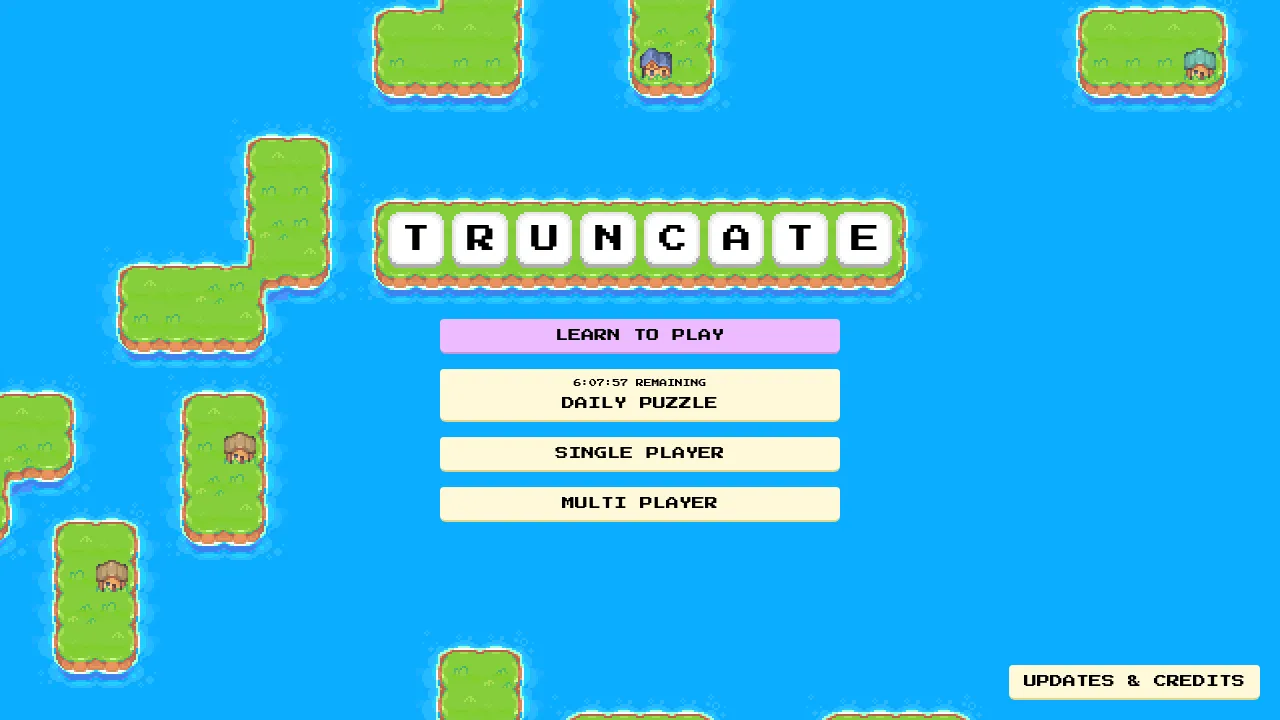Click the letter C tile in the title
The image size is (1280, 720).
(x=671, y=238)
